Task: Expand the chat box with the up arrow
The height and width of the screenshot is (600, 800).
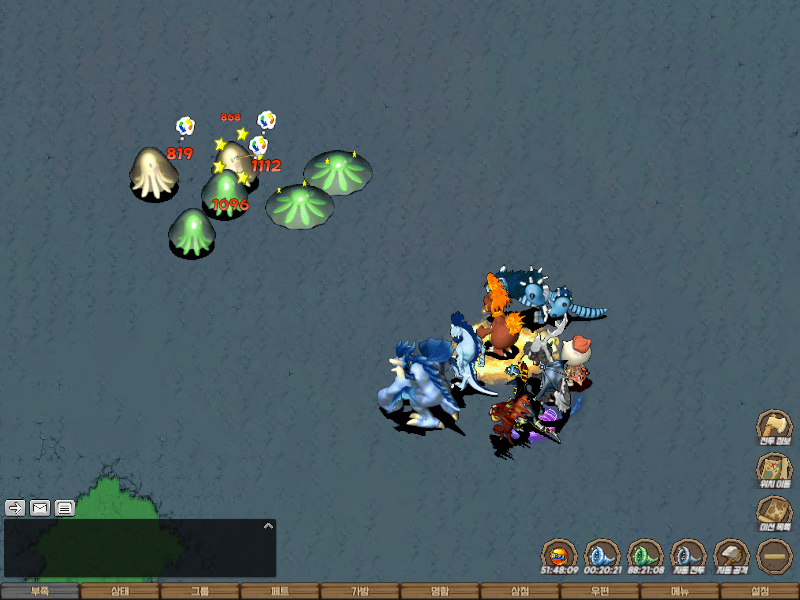Action: (267, 525)
